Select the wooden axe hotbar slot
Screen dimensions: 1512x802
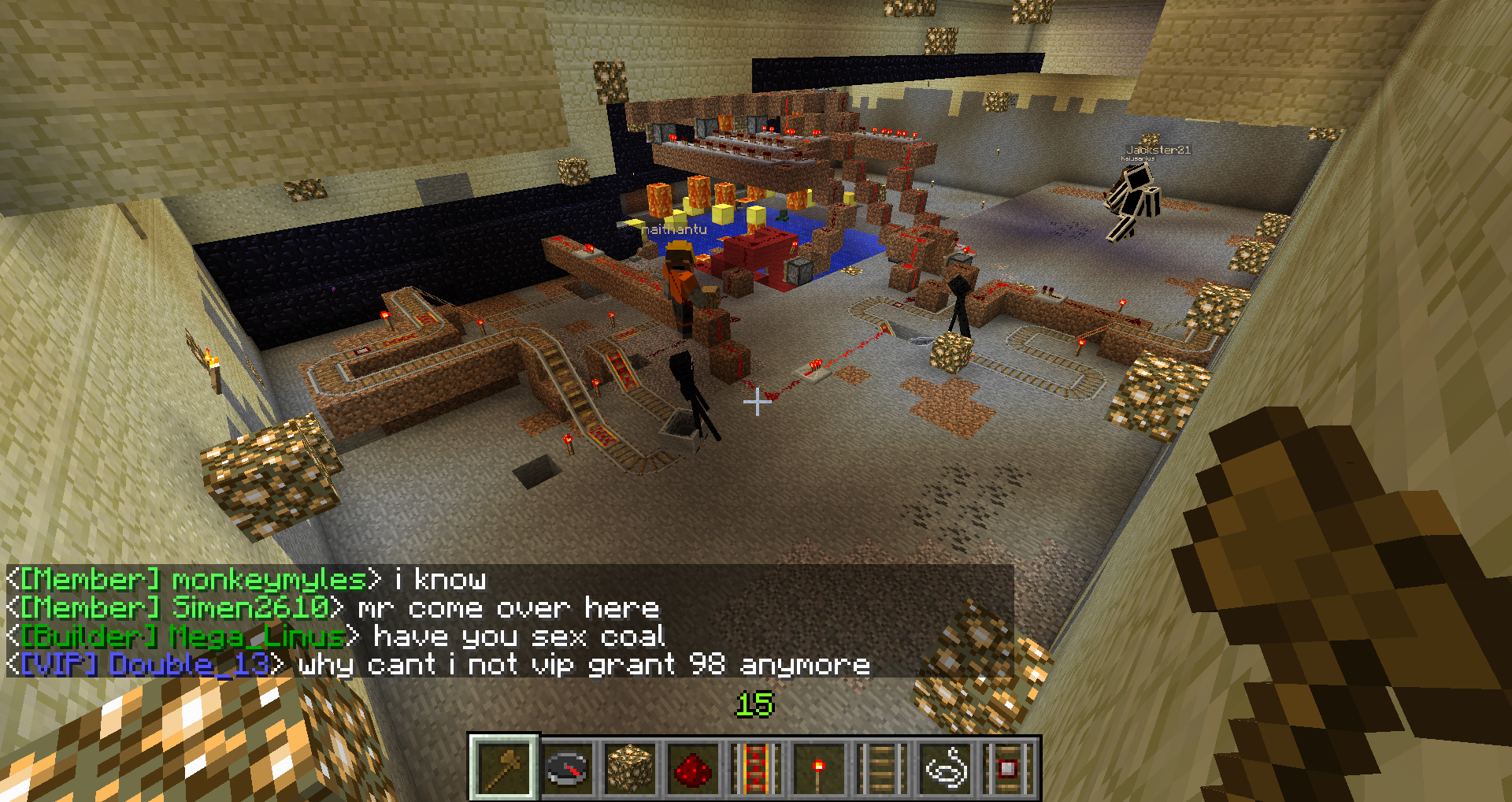pos(504,767)
